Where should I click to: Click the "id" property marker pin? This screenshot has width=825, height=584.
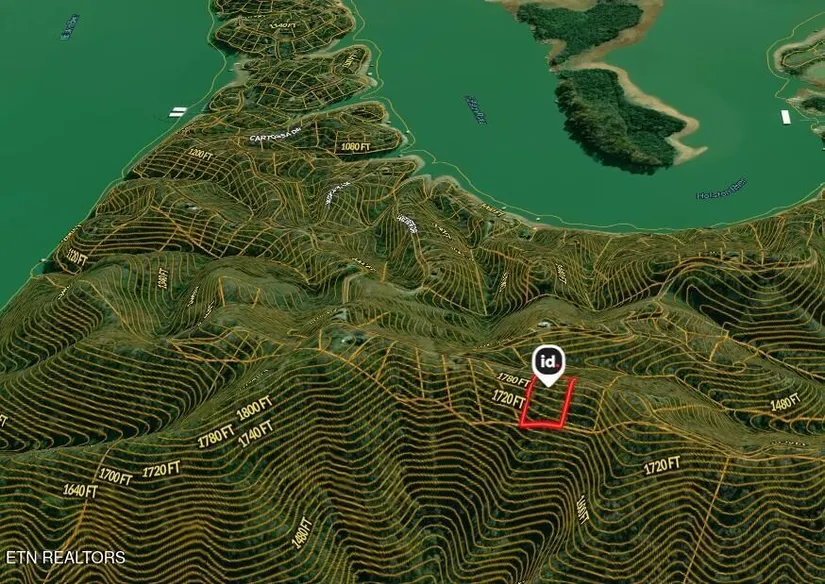pos(548,362)
